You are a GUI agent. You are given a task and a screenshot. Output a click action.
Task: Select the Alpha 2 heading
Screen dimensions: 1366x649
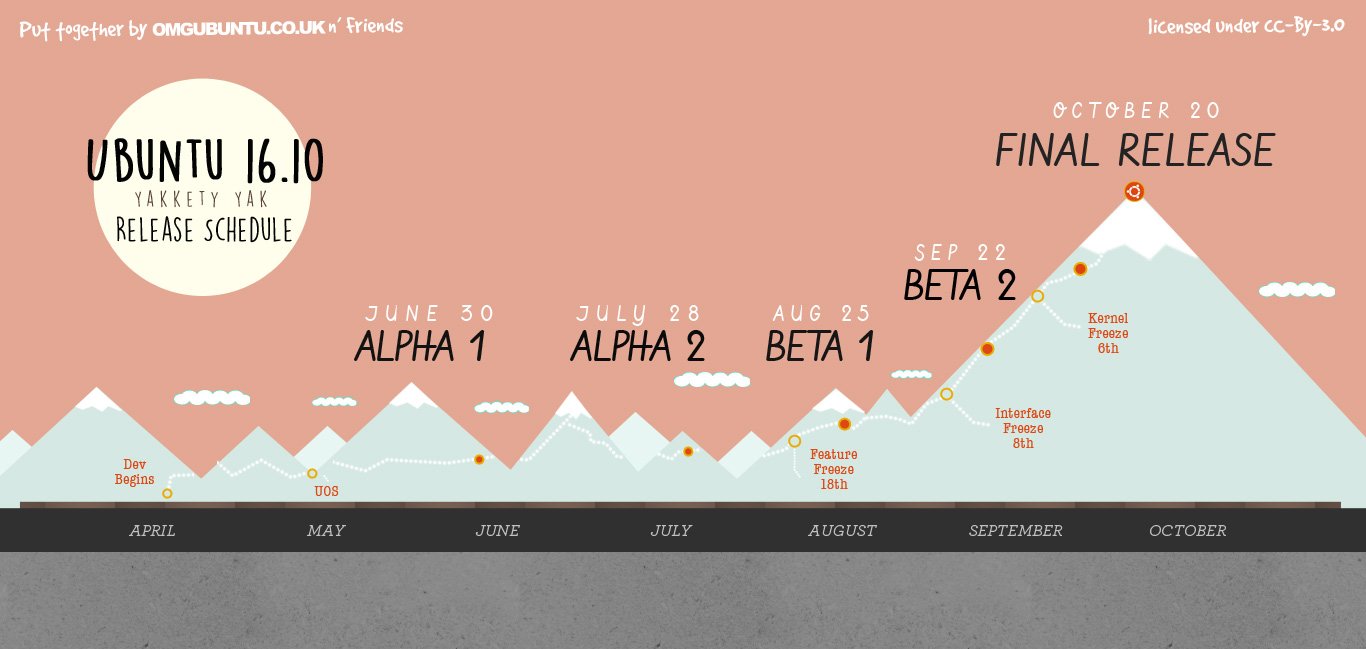(638, 347)
